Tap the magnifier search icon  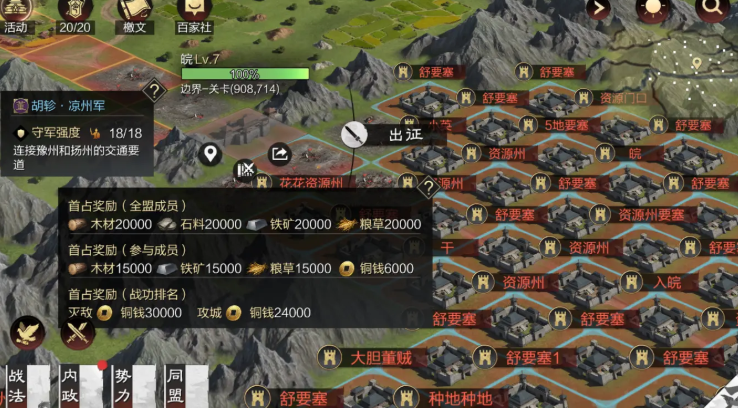(712, 10)
